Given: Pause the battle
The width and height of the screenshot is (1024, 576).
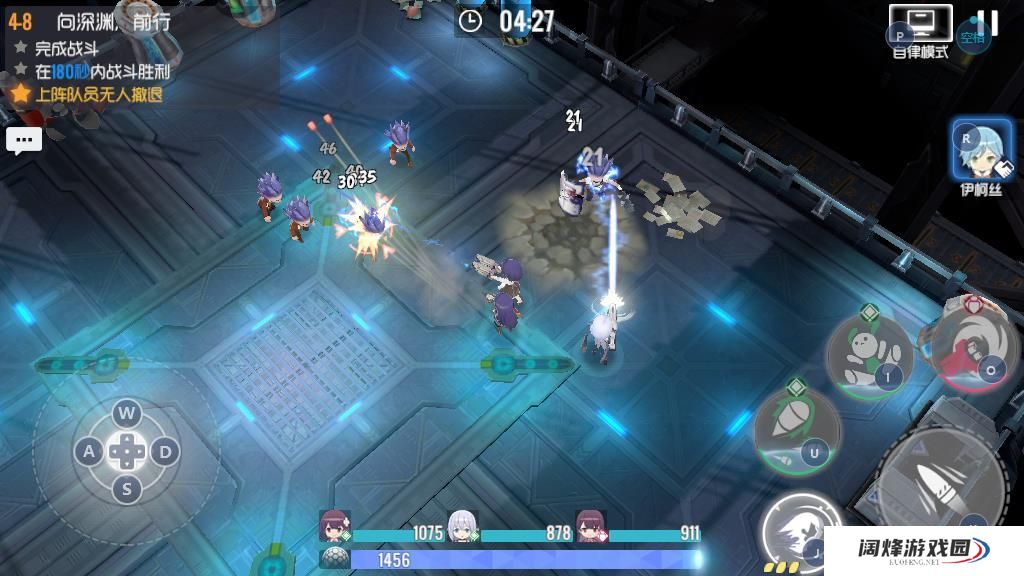Looking at the screenshot, I should tap(987, 23).
